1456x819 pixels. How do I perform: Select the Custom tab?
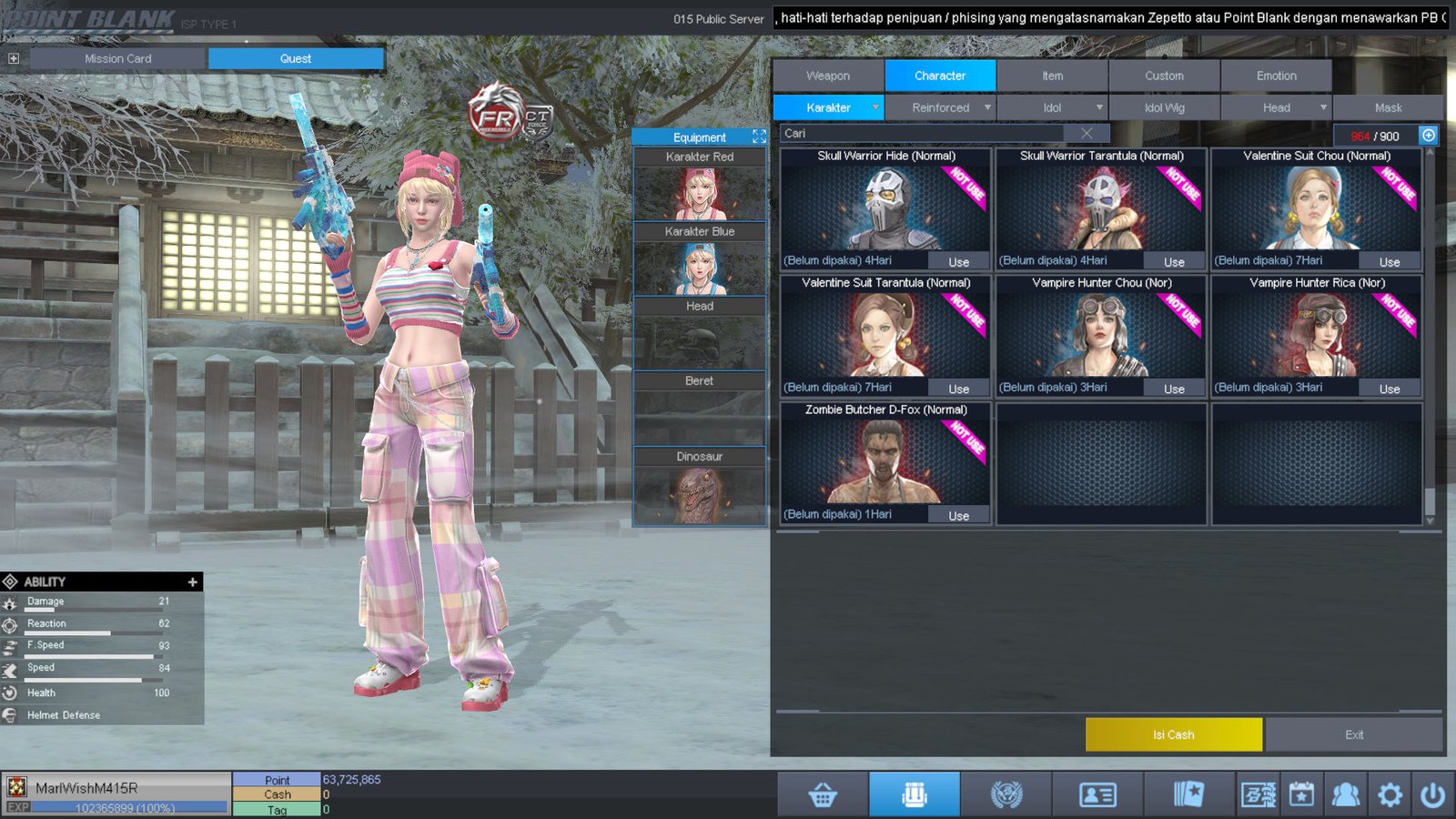(x=1164, y=76)
